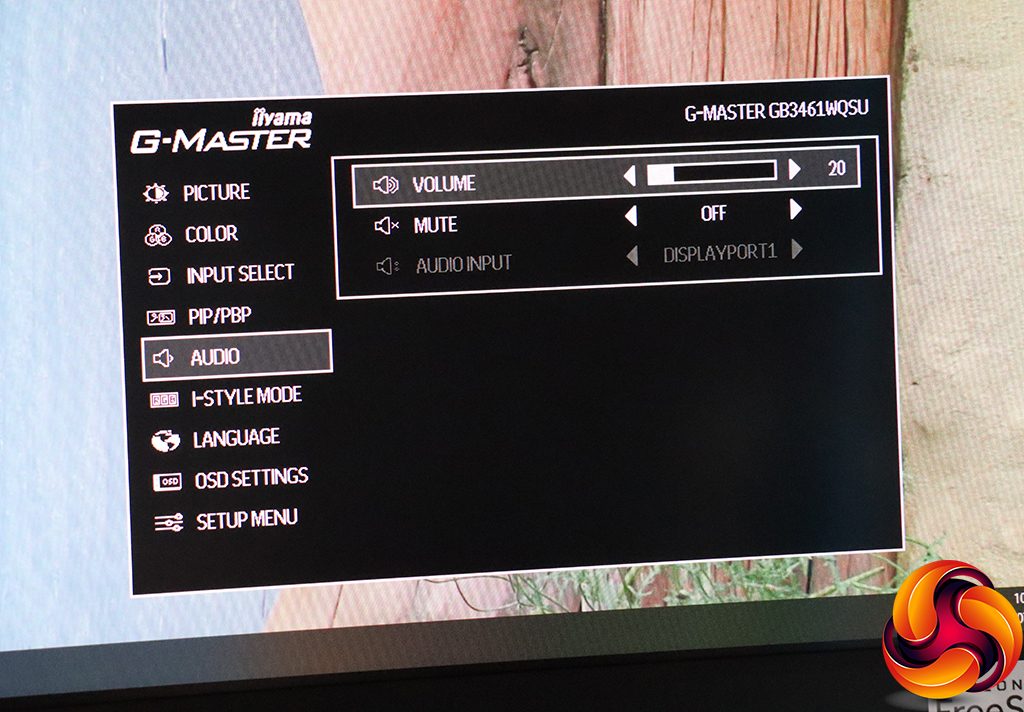The image size is (1024, 712).
Task: Select the COLOR menu entry
Action: click(210, 235)
